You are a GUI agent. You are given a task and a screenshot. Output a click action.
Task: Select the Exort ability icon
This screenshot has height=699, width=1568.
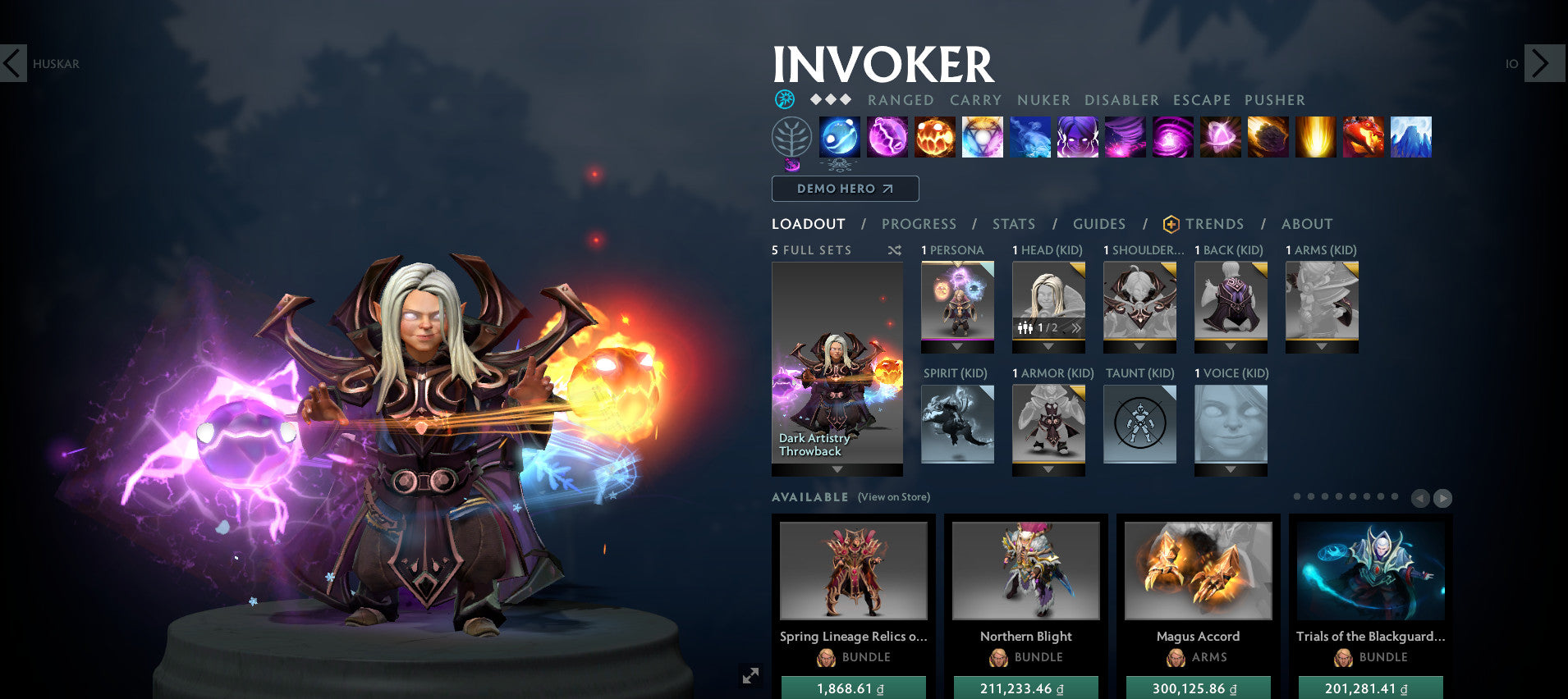click(935, 138)
